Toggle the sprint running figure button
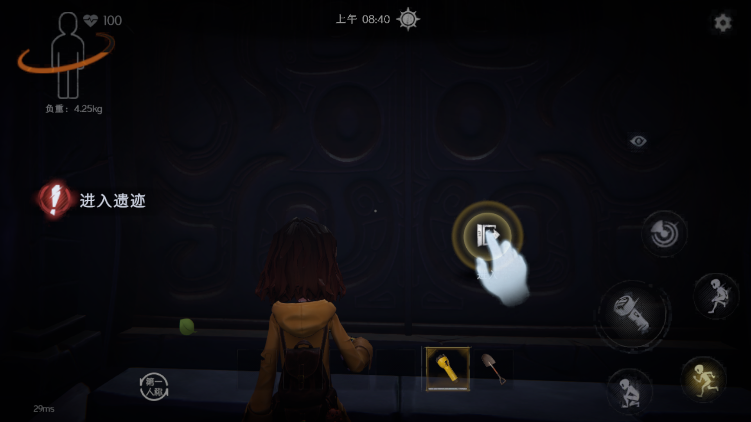The height and width of the screenshot is (422, 751). 703,378
